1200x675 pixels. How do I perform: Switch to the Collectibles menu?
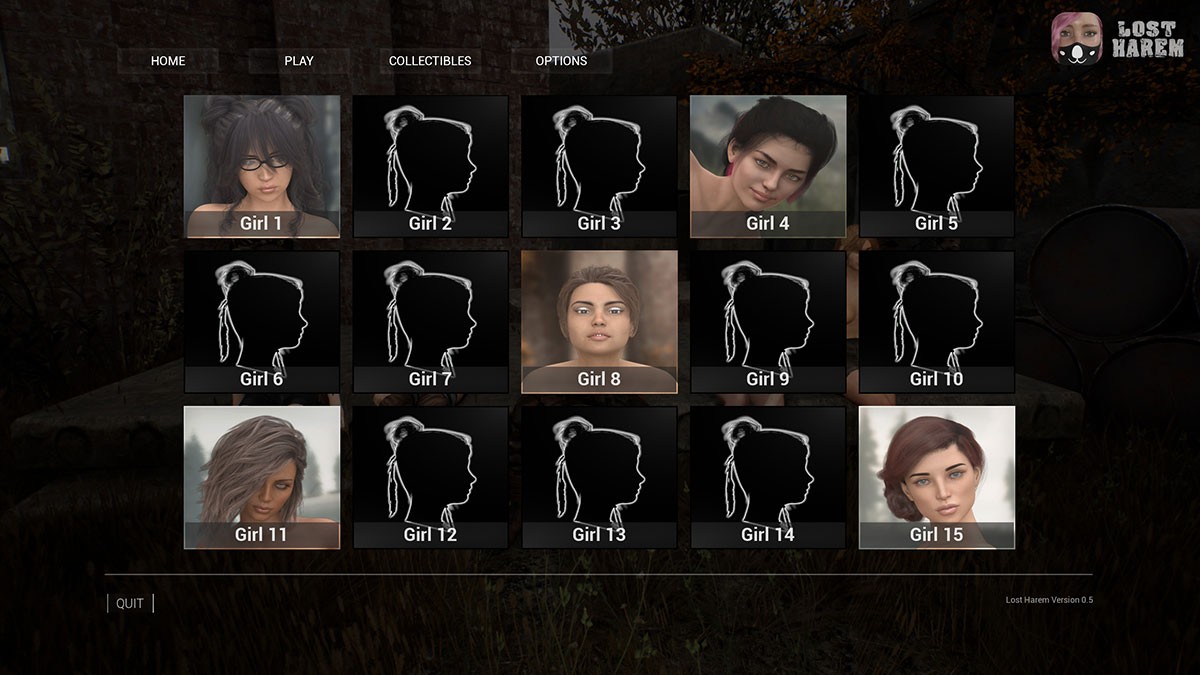tap(430, 61)
